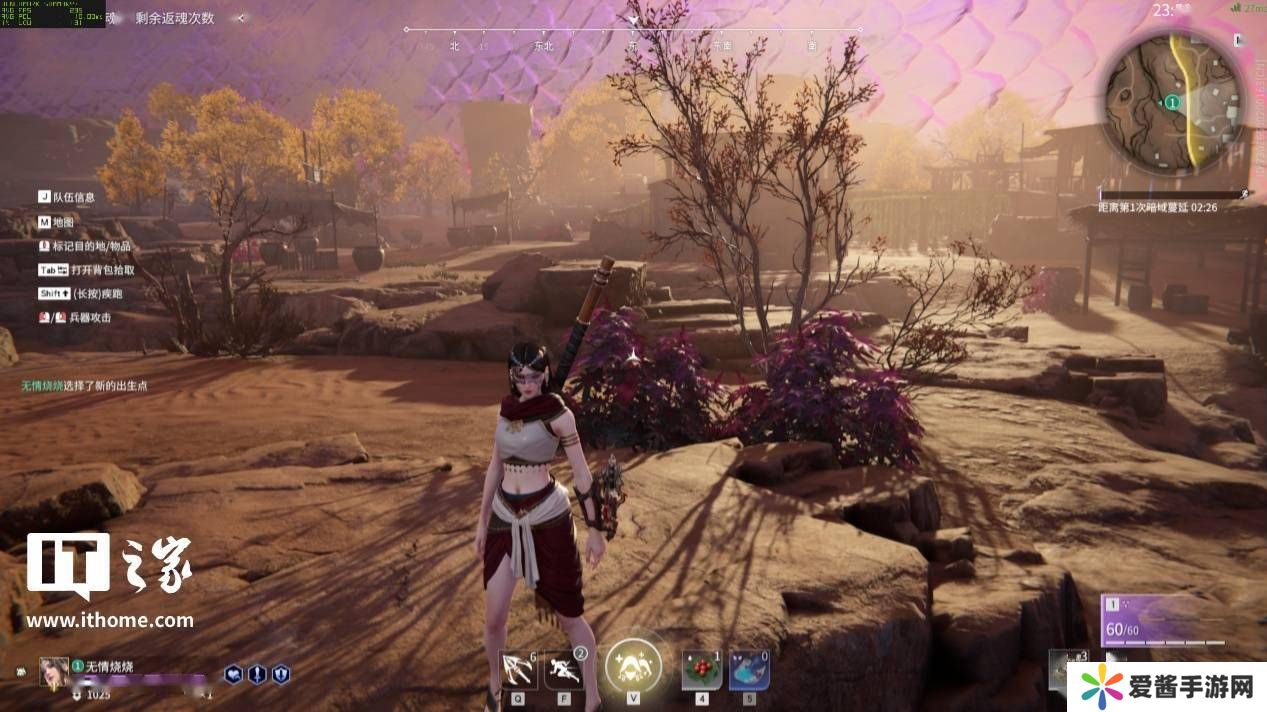Select the blue heart buff icon
The image size is (1267, 712).
pyautogui.click(x=233, y=674)
